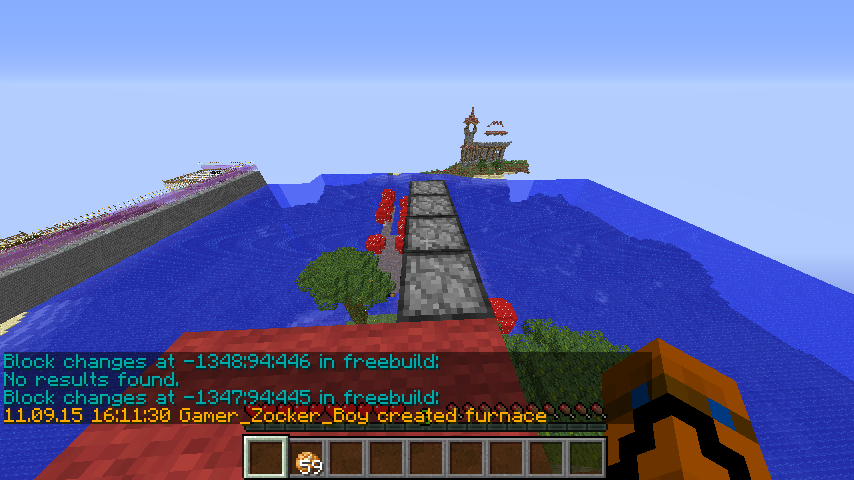Select the hotbar slot holding 59 items

coord(306,457)
